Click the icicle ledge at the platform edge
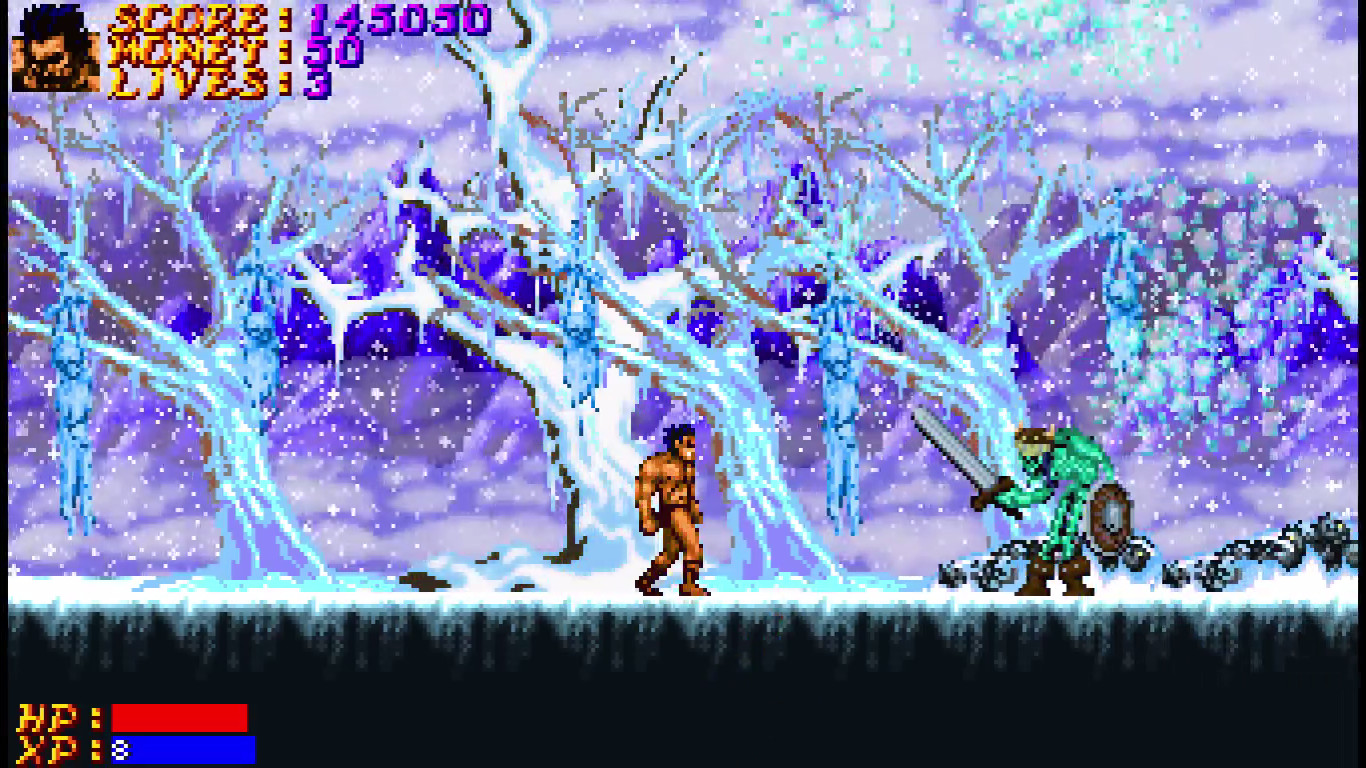1366x768 pixels. click(400, 615)
